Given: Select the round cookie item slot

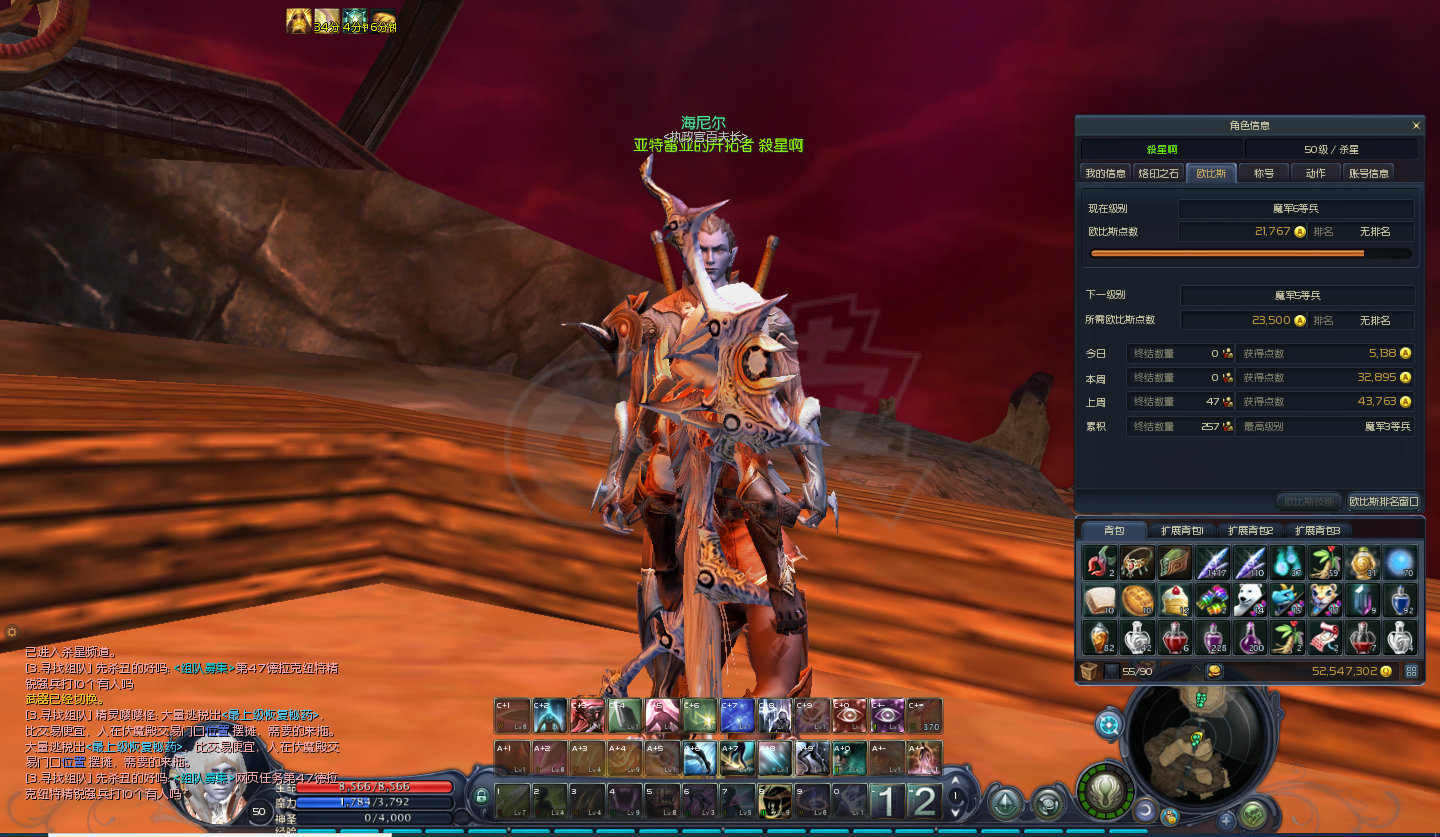Looking at the screenshot, I should pos(1137,600).
